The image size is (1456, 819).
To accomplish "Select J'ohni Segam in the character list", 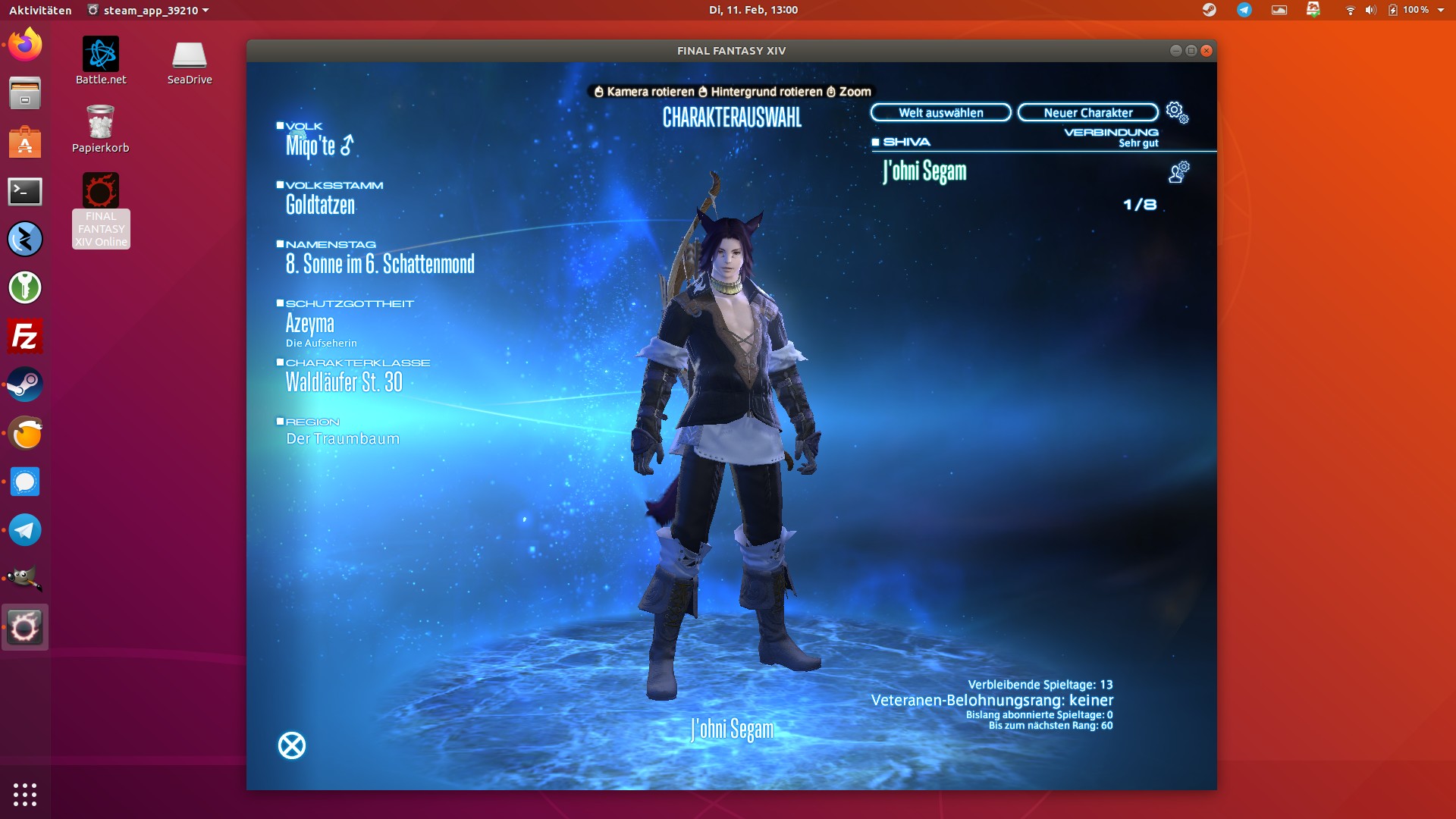I will click(x=925, y=171).
